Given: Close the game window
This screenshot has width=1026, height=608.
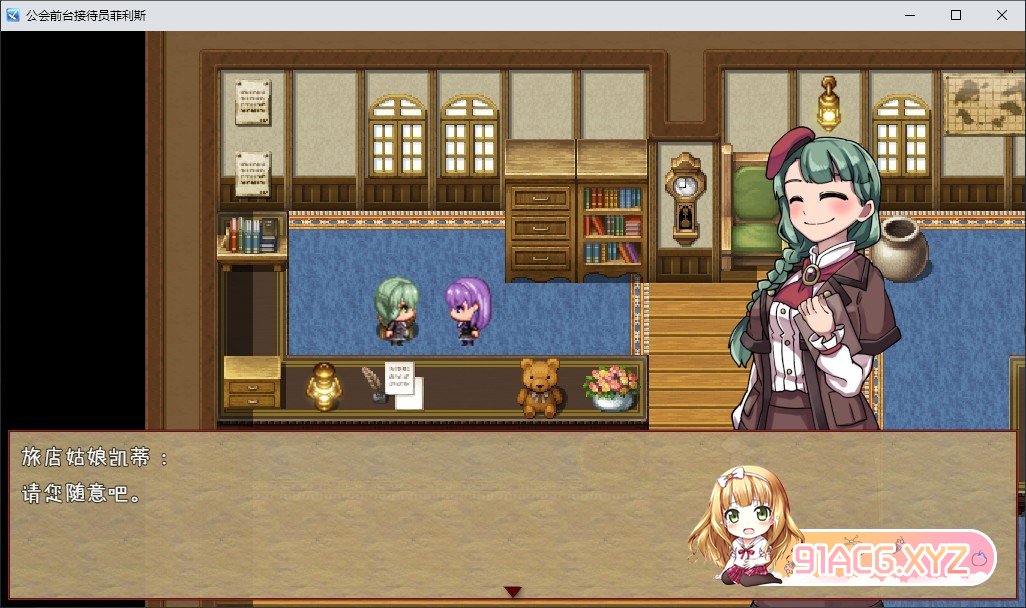Looking at the screenshot, I should click(1002, 15).
